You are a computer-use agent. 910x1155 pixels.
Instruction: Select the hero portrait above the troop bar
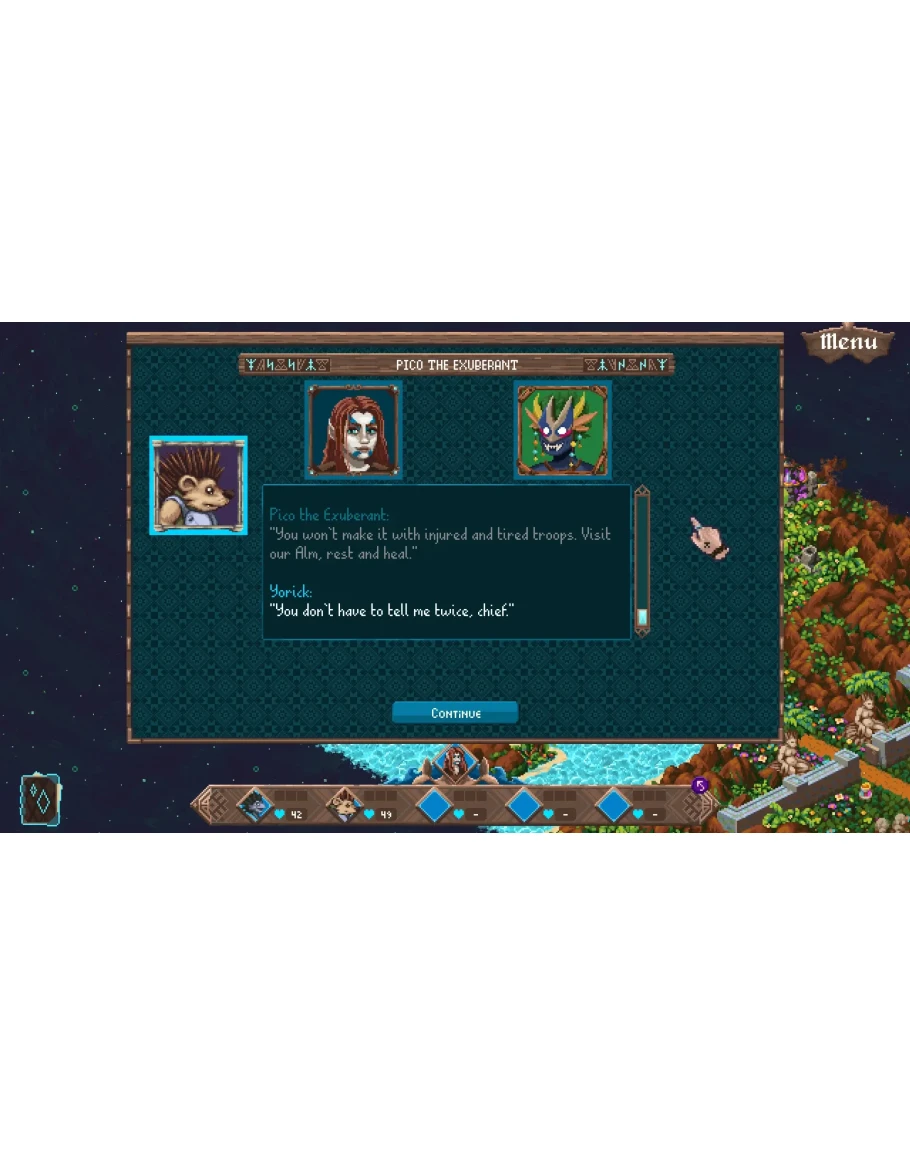pos(455,765)
